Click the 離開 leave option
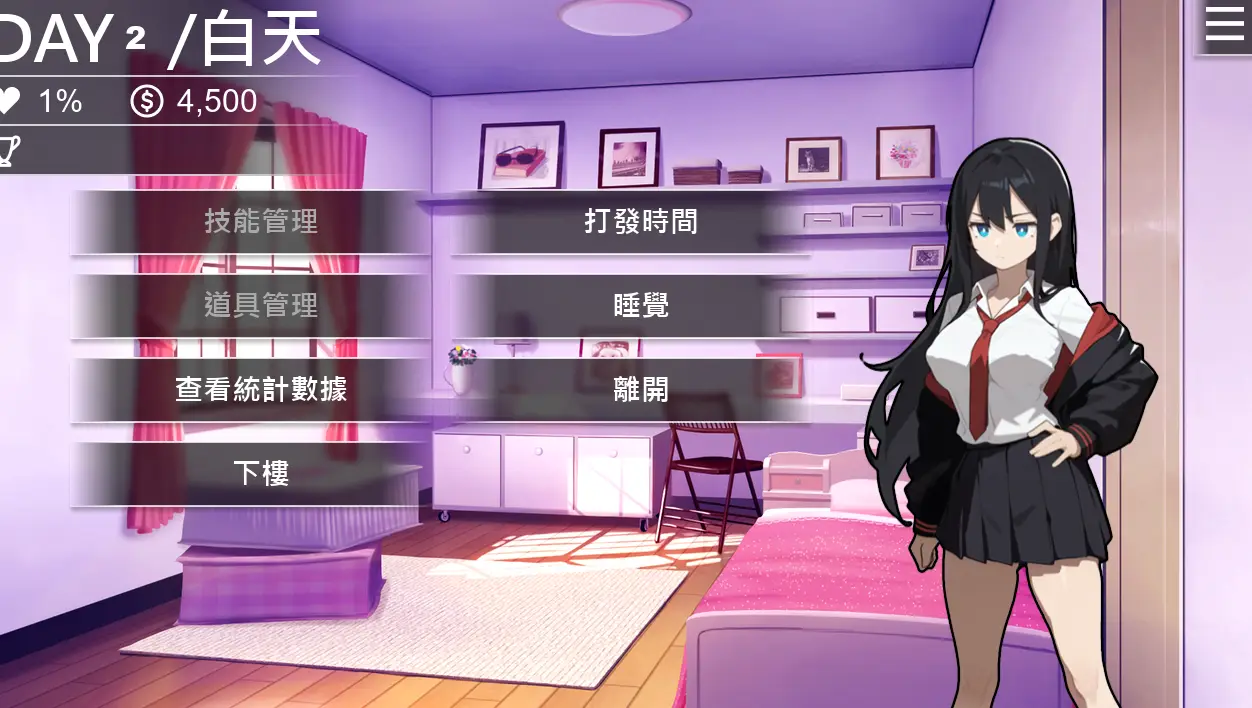This screenshot has width=1252, height=708. (x=640, y=389)
